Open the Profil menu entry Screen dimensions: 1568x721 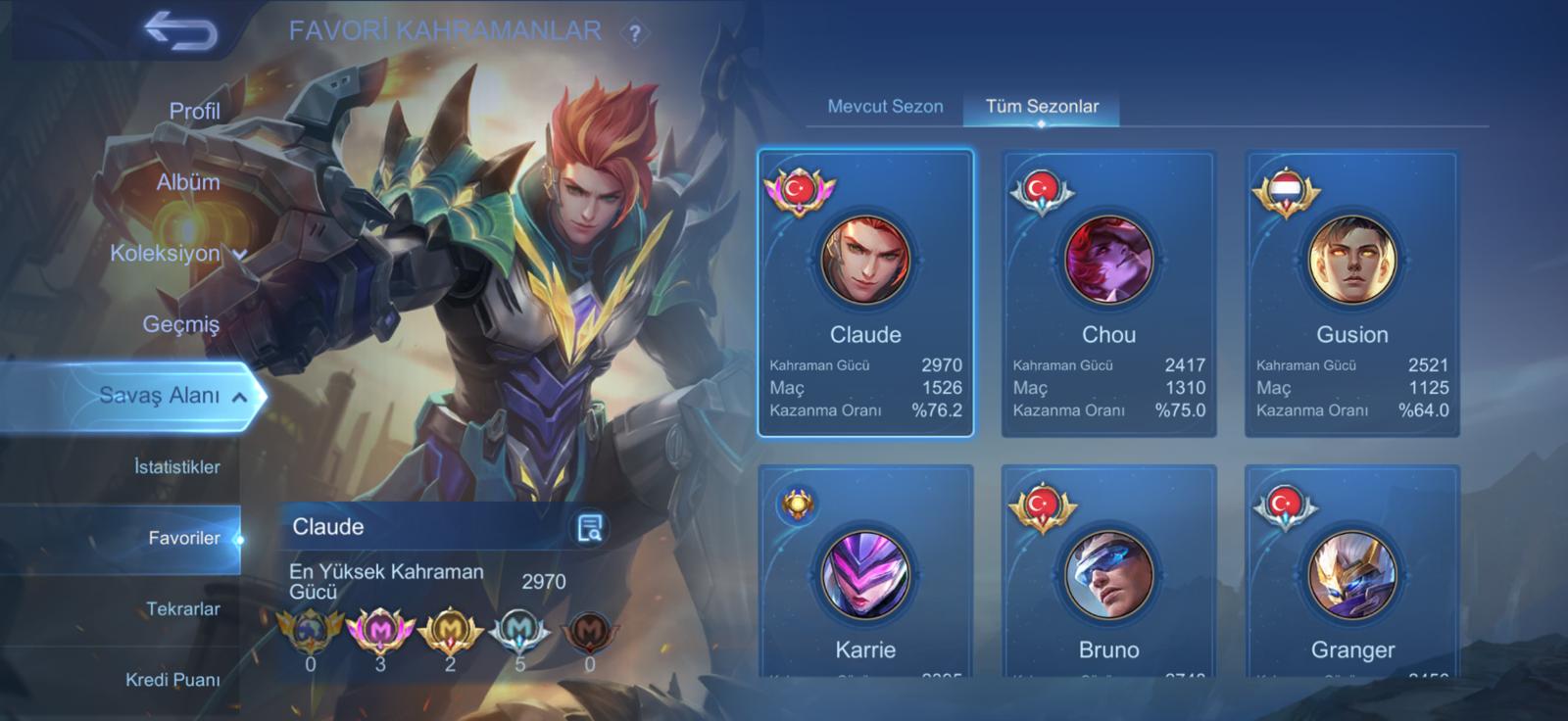194,111
